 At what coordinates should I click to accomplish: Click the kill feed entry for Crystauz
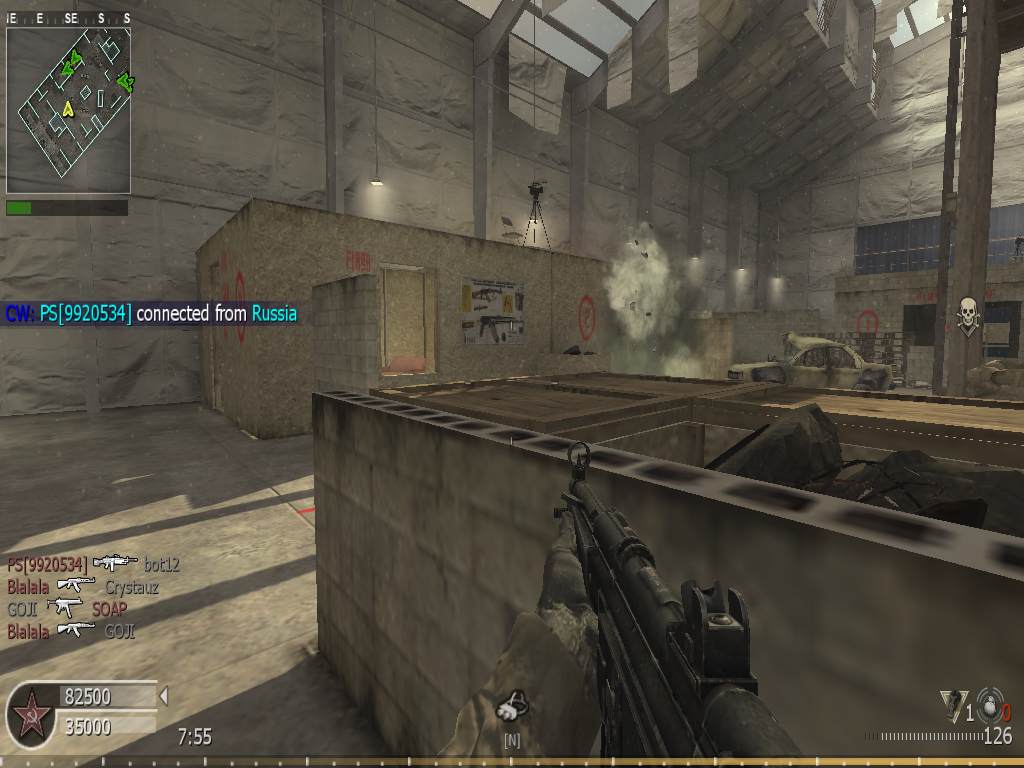[82, 587]
